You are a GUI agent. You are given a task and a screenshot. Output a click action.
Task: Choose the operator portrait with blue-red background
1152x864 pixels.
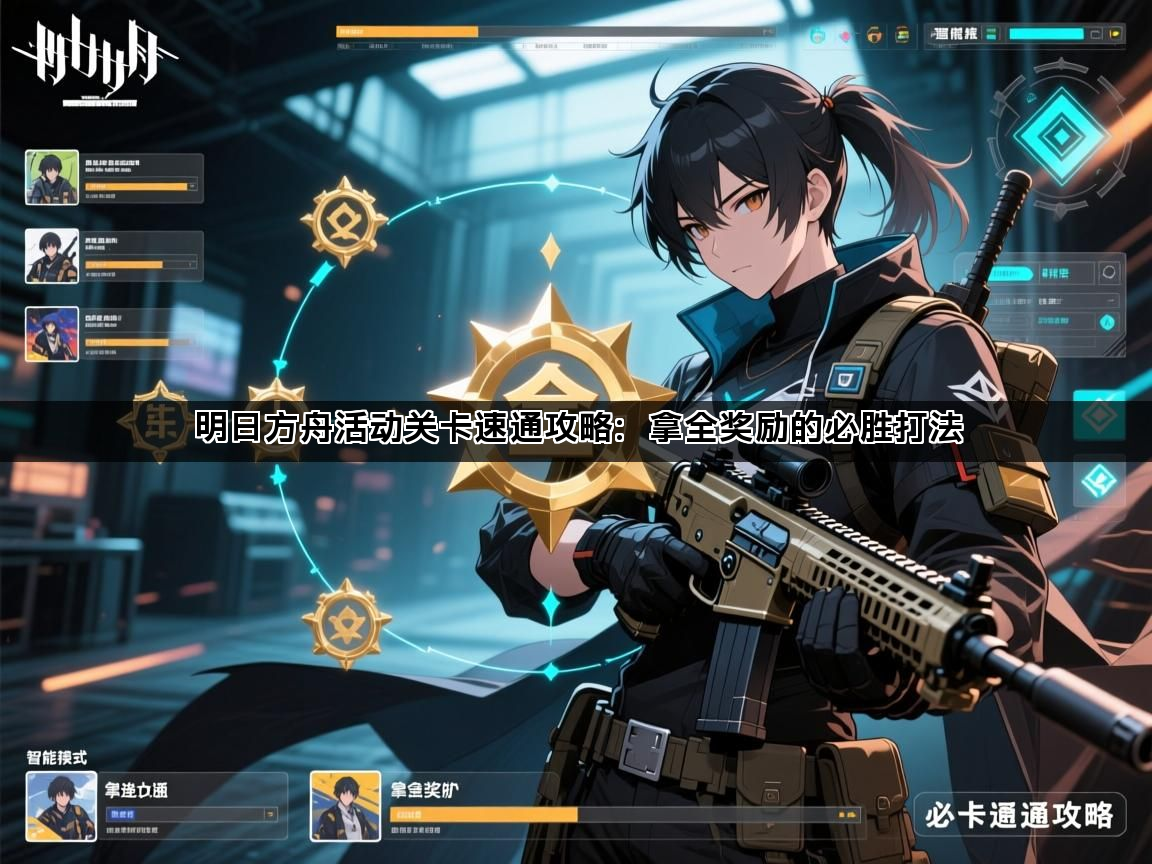pyautogui.click(x=51, y=333)
